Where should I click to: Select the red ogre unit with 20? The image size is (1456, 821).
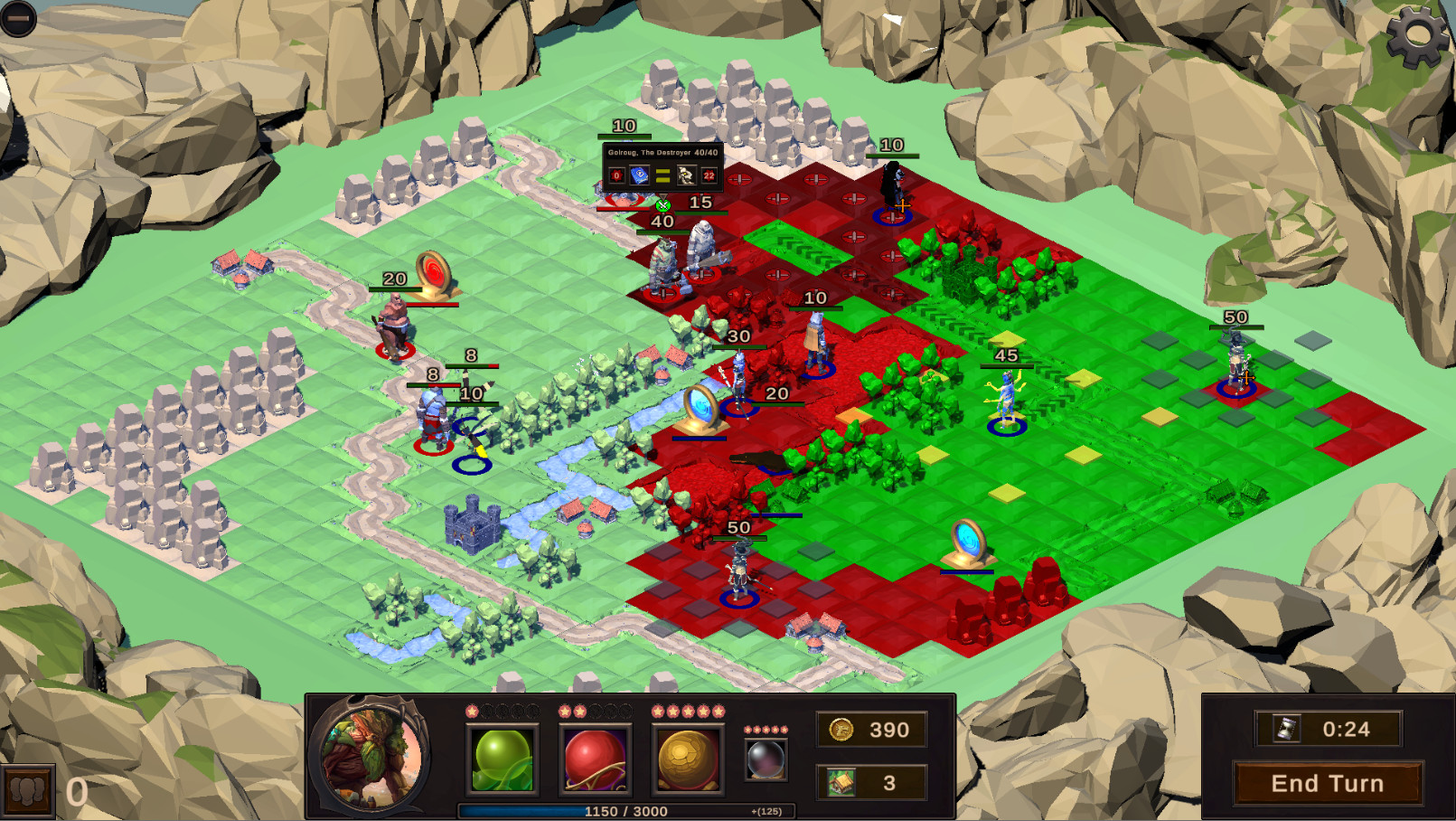[x=394, y=326]
